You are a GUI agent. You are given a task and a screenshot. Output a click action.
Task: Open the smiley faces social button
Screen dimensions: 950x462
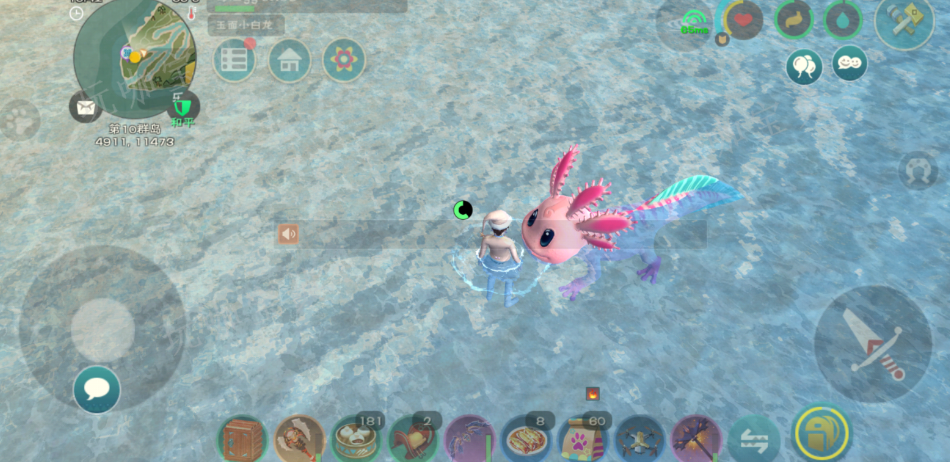tap(850, 63)
